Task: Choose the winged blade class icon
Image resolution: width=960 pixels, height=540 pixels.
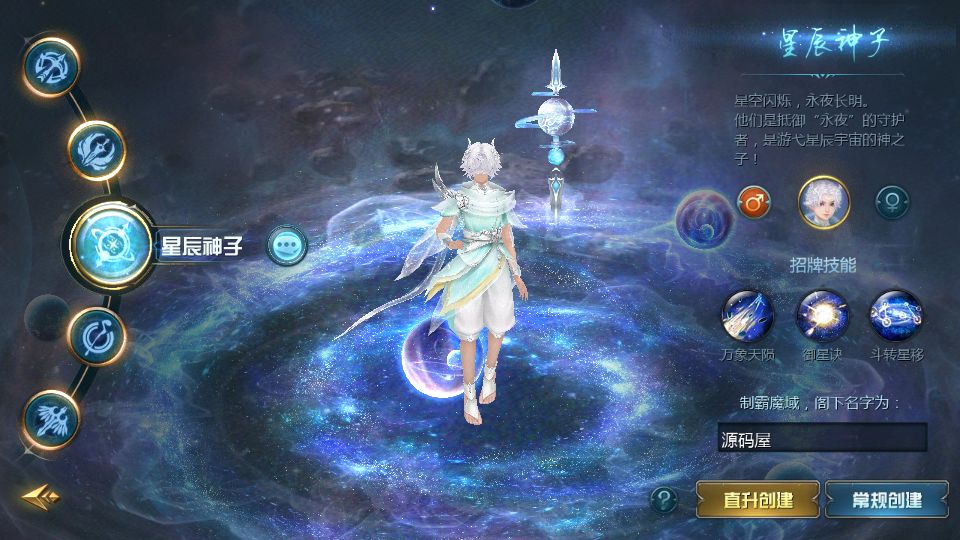Action: point(97,150)
